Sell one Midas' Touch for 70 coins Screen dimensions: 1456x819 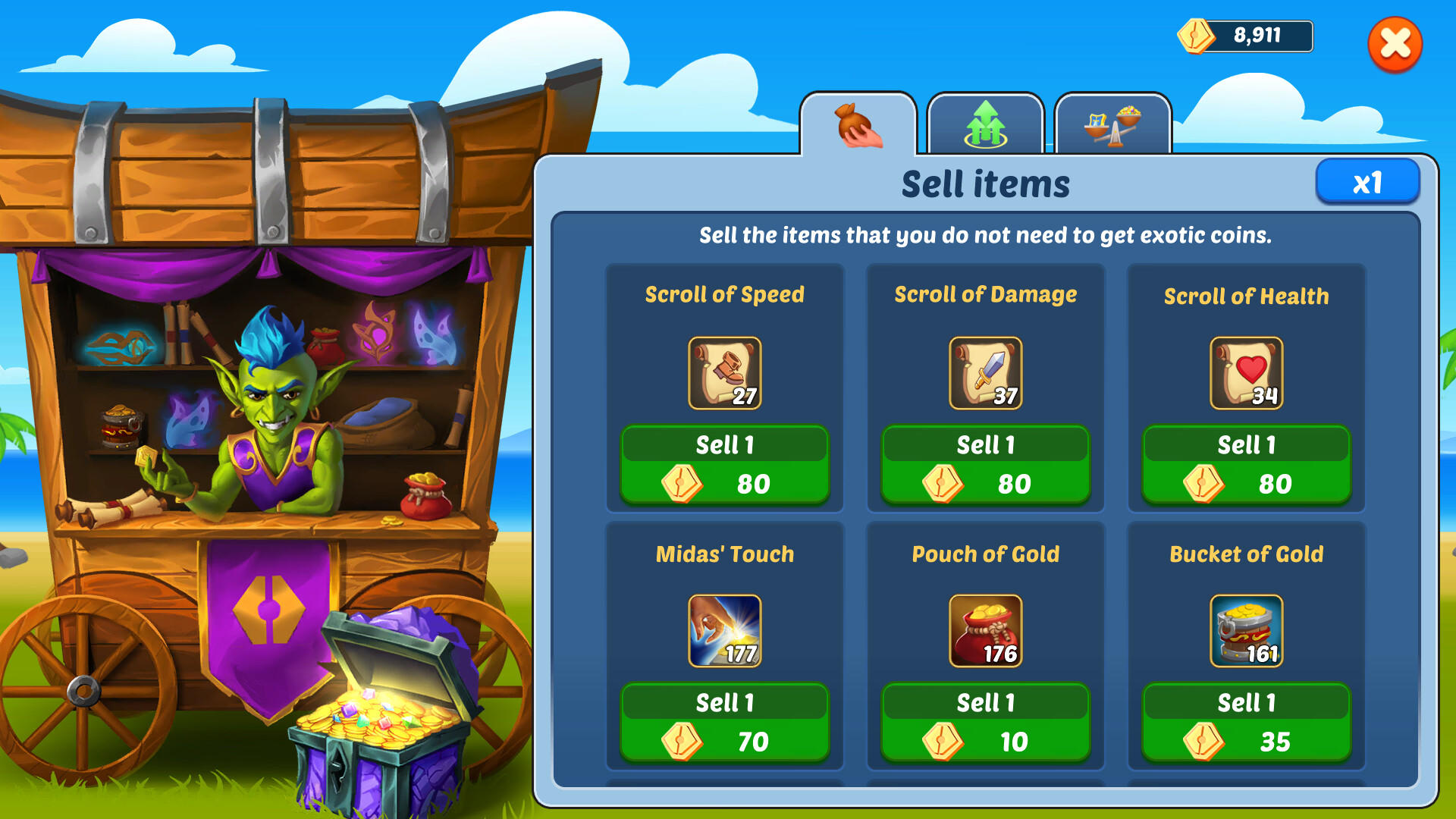point(724,721)
